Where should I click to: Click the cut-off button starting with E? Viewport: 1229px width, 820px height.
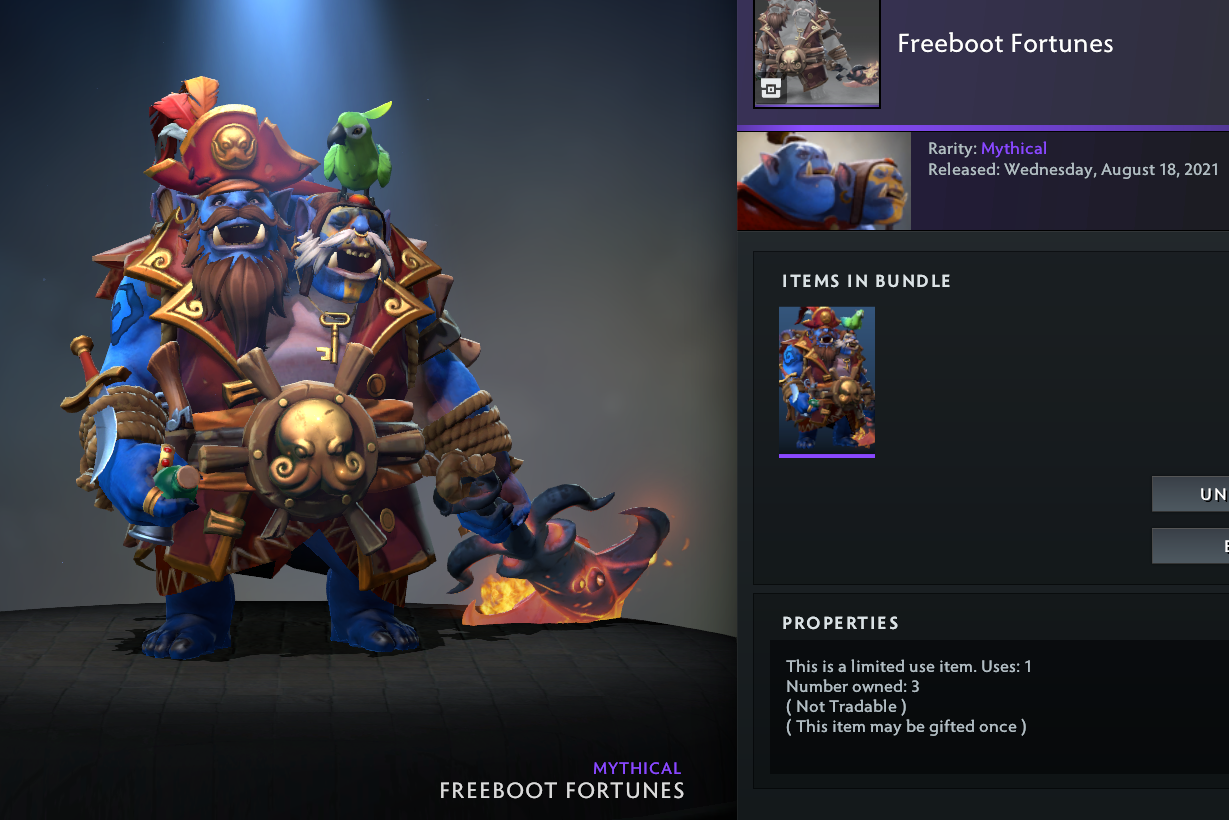(x=1191, y=546)
